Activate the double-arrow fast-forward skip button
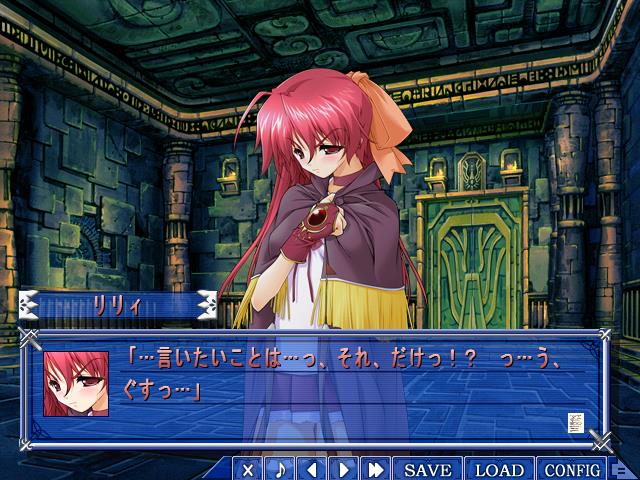 pos(376,469)
